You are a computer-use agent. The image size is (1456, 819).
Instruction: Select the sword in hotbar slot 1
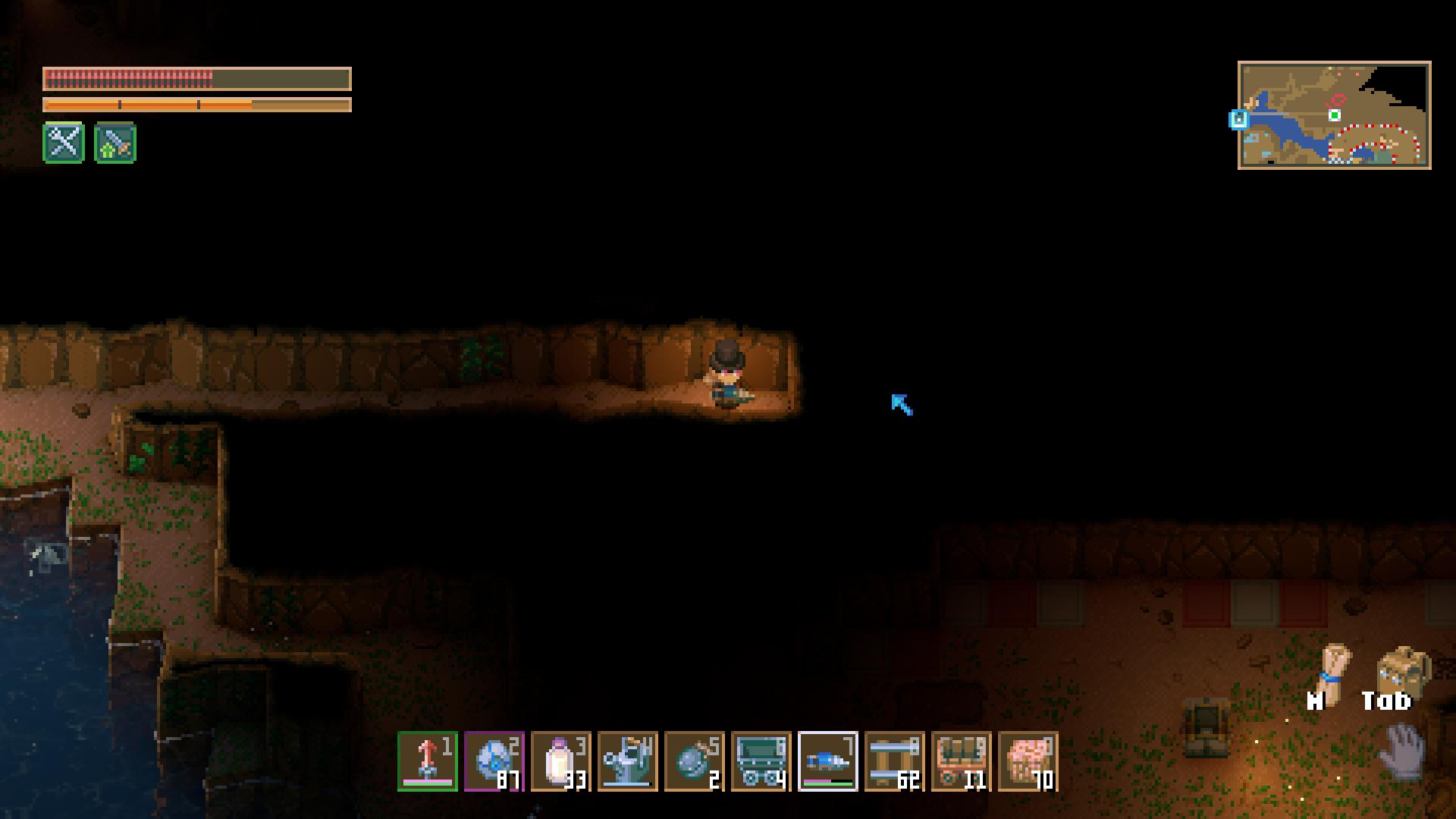(x=428, y=761)
